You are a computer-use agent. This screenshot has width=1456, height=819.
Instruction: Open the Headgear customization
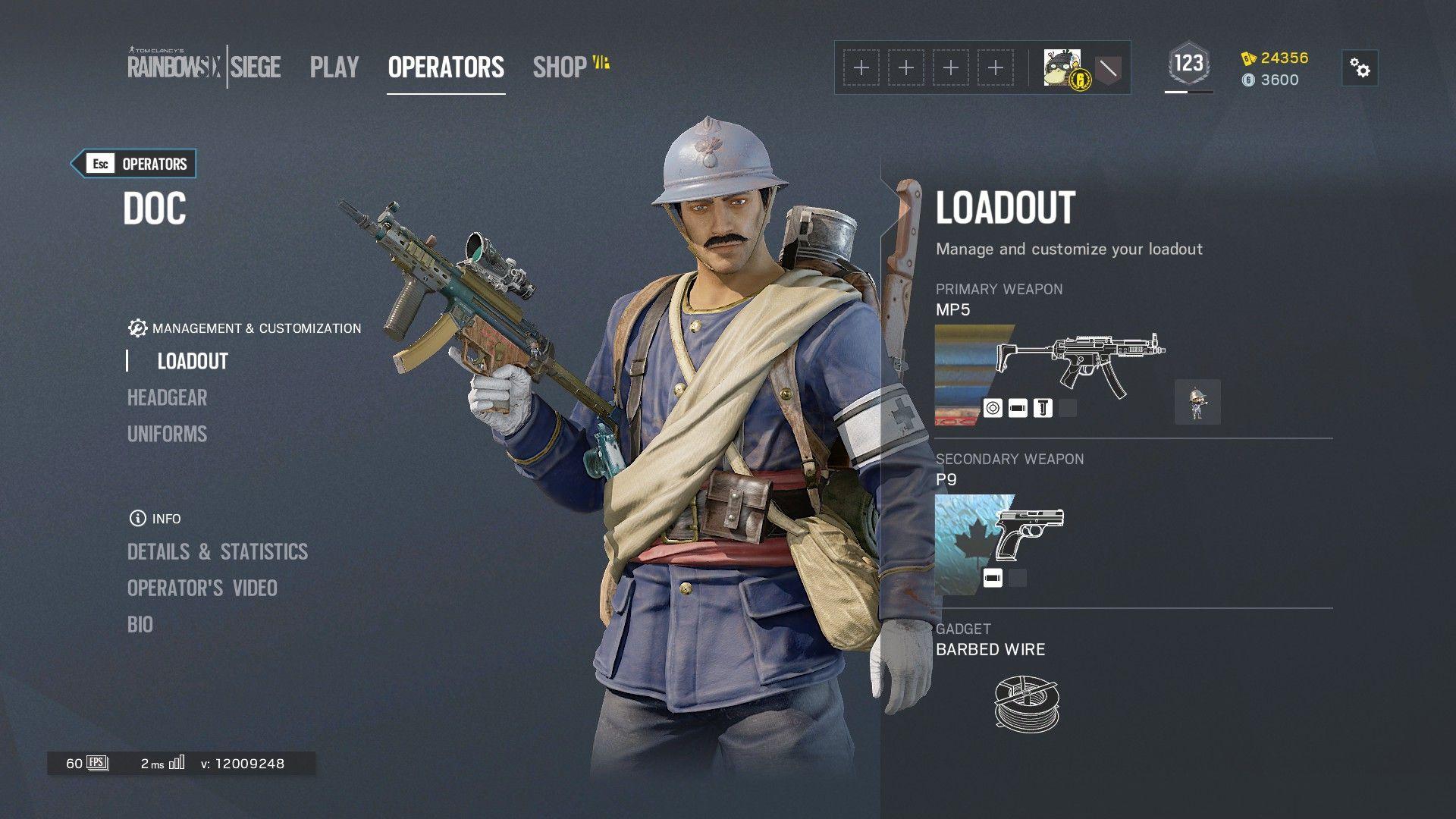tap(167, 397)
